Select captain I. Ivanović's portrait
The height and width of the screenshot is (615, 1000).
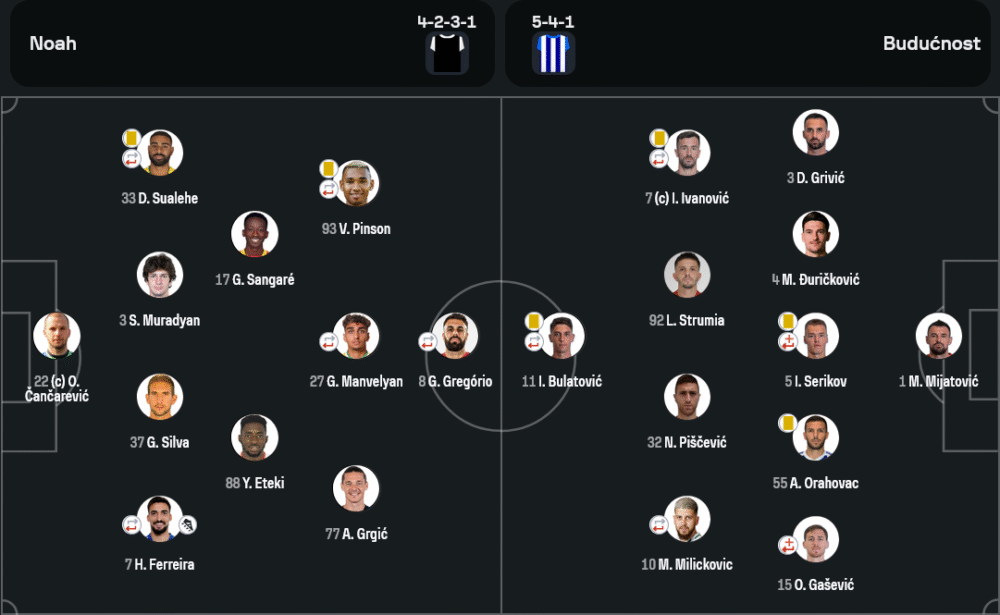687,153
